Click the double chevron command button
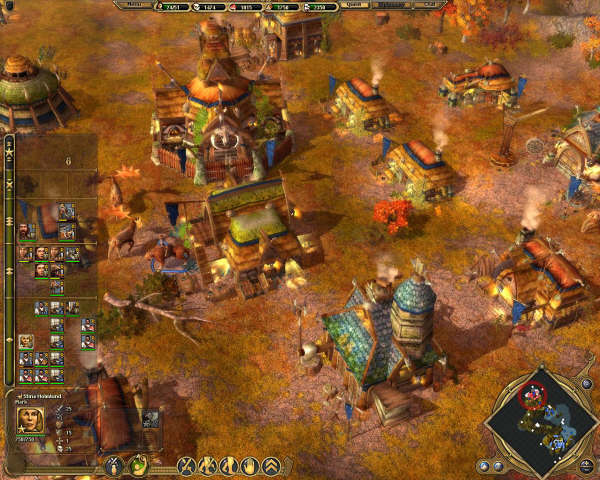600x480 pixels. pos(271,465)
